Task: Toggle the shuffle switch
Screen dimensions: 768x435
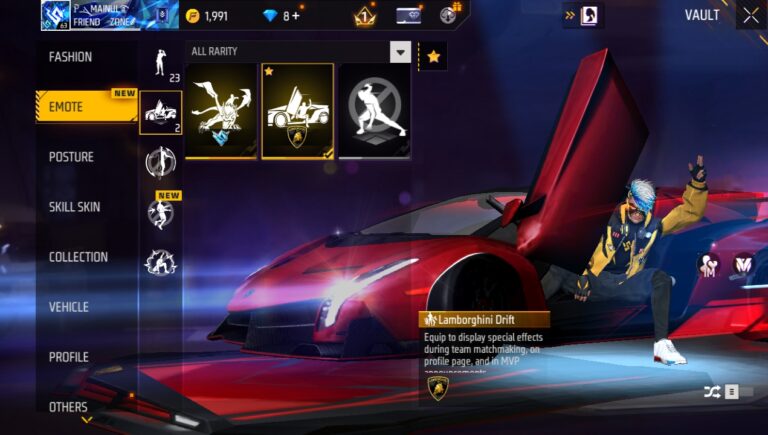Action: pyautogui.click(x=727, y=392)
